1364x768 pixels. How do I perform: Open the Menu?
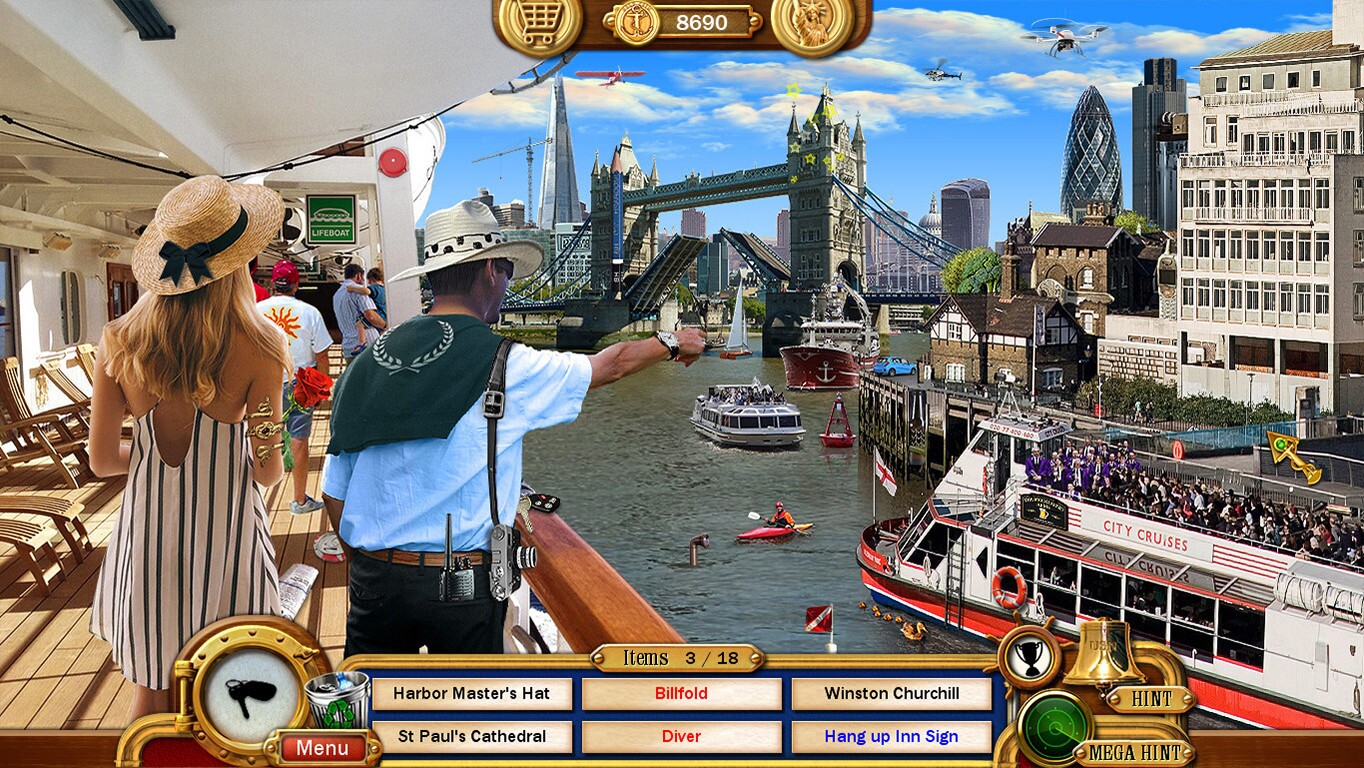point(322,748)
